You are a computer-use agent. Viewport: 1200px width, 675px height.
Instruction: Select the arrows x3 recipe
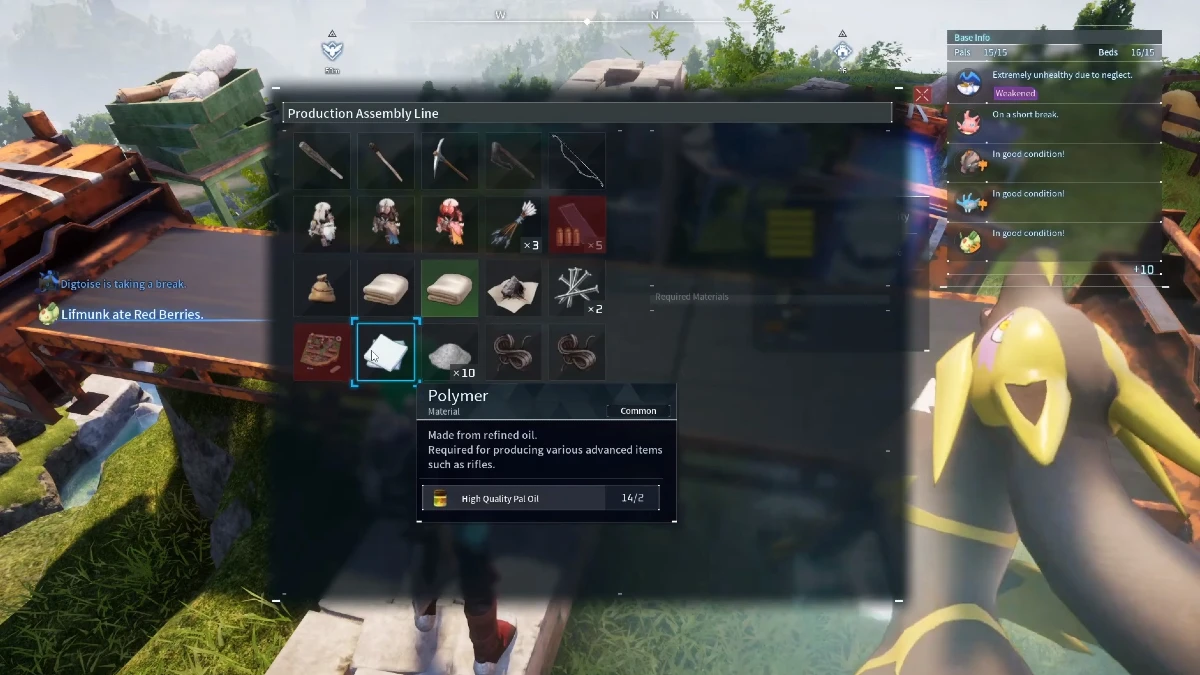pyautogui.click(x=513, y=224)
